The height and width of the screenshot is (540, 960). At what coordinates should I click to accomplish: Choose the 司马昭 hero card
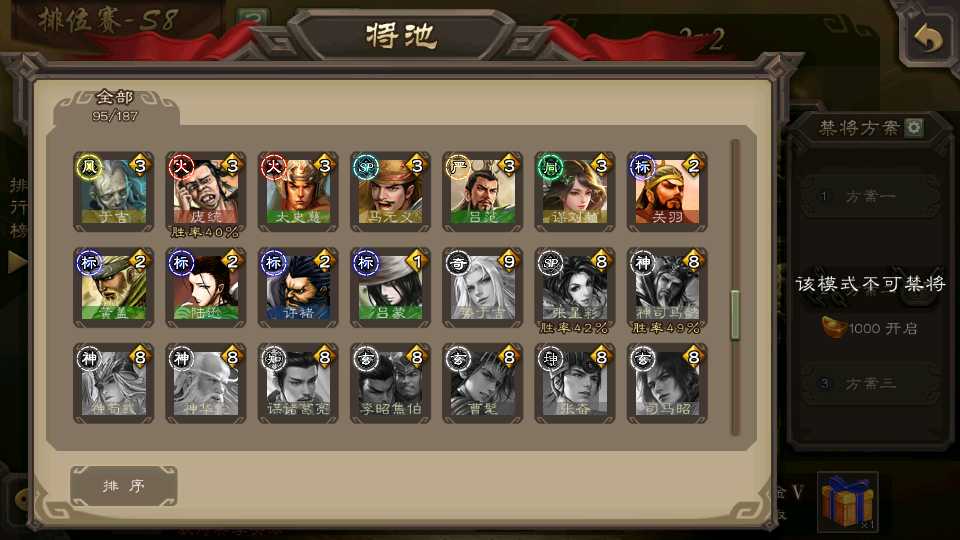tap(666, 381)
